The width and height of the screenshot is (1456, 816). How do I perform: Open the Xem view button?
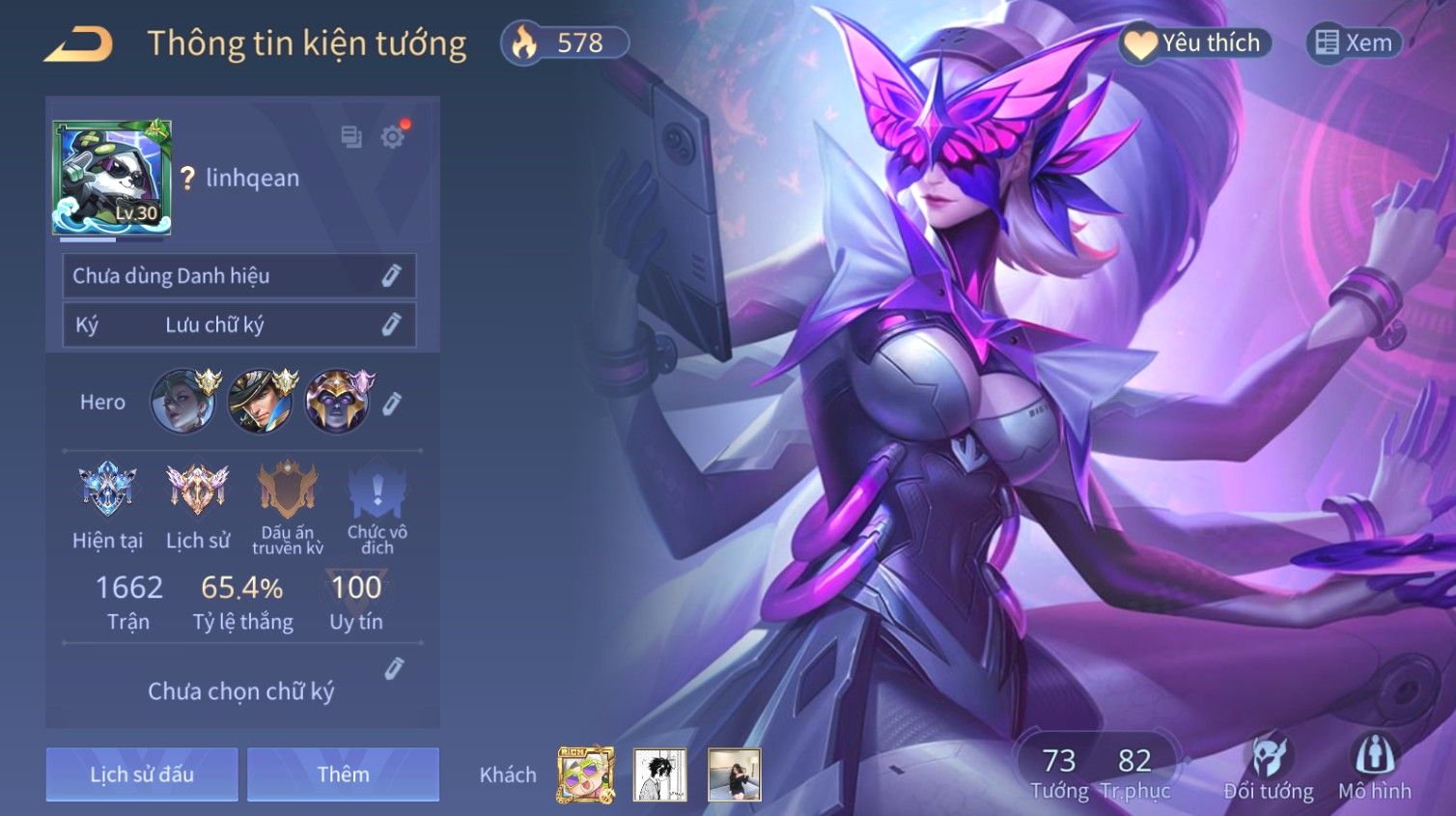click(1354, 43)
